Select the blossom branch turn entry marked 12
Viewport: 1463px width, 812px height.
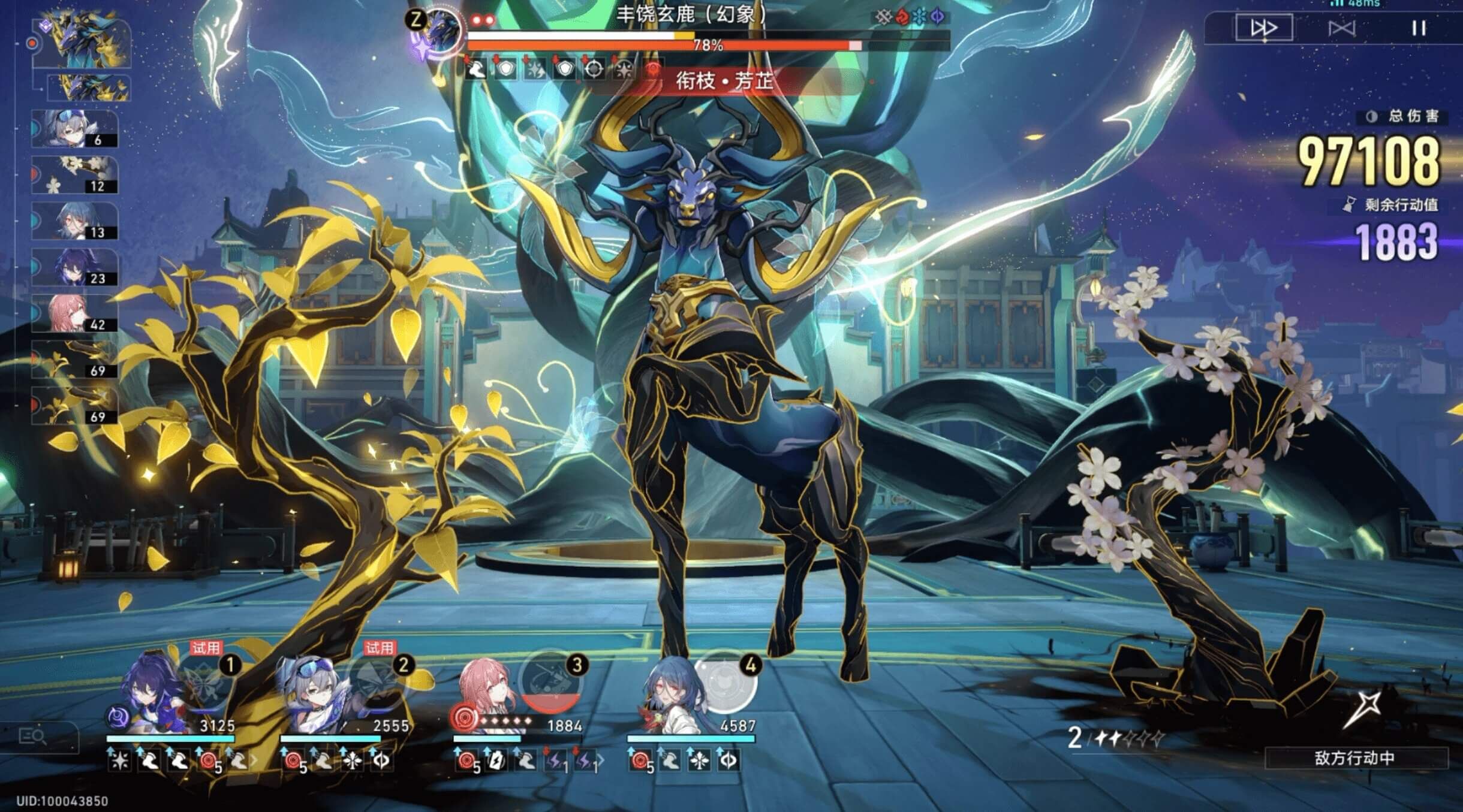(74, 175)
